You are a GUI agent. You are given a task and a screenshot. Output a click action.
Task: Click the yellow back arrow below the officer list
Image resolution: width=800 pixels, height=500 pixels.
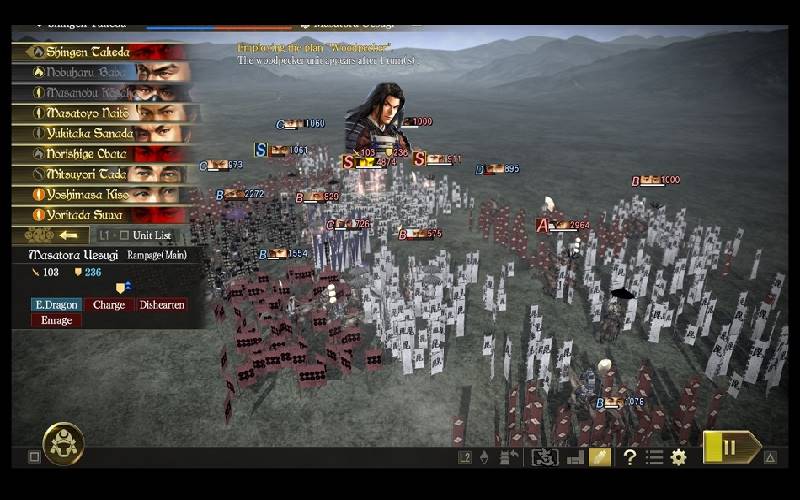pos(66,235)
